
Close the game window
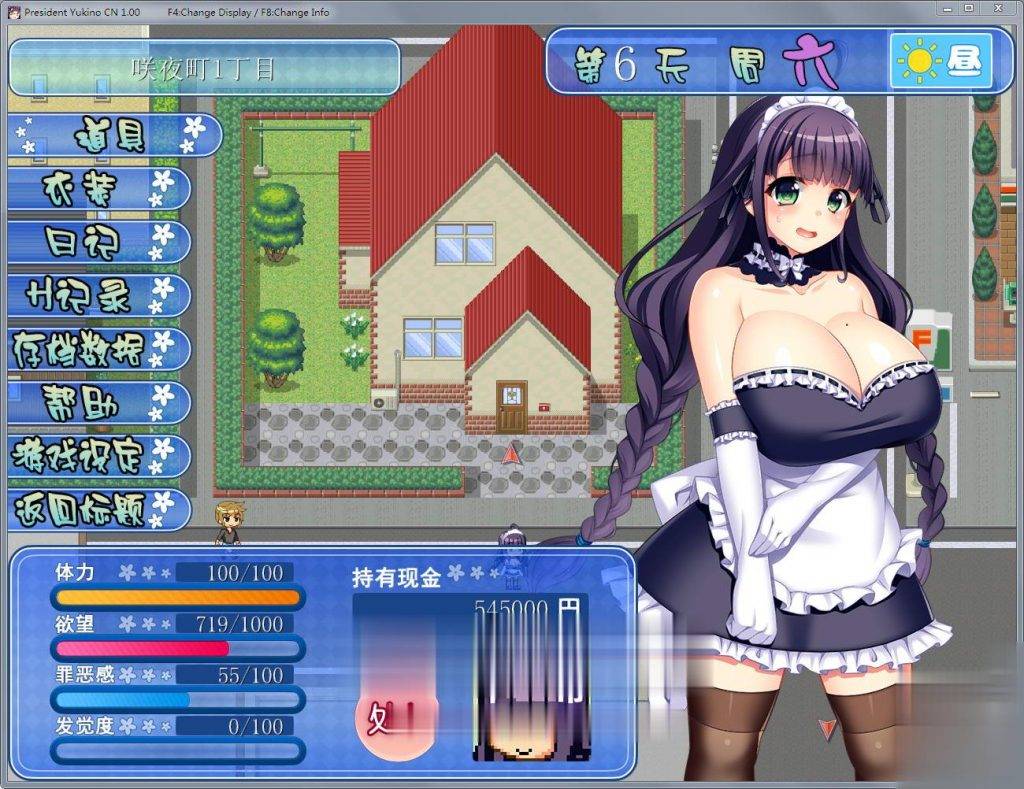coord(997,9)
